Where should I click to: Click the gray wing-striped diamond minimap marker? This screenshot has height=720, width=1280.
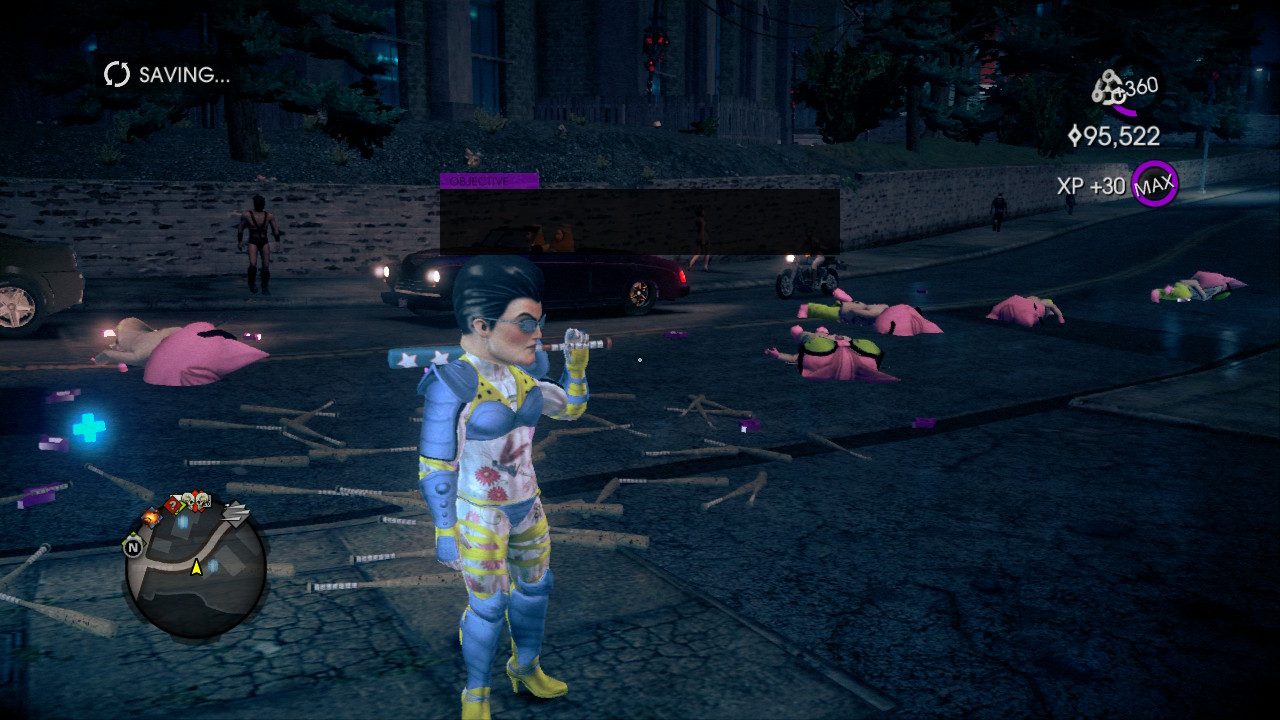(x=235, y=513)
